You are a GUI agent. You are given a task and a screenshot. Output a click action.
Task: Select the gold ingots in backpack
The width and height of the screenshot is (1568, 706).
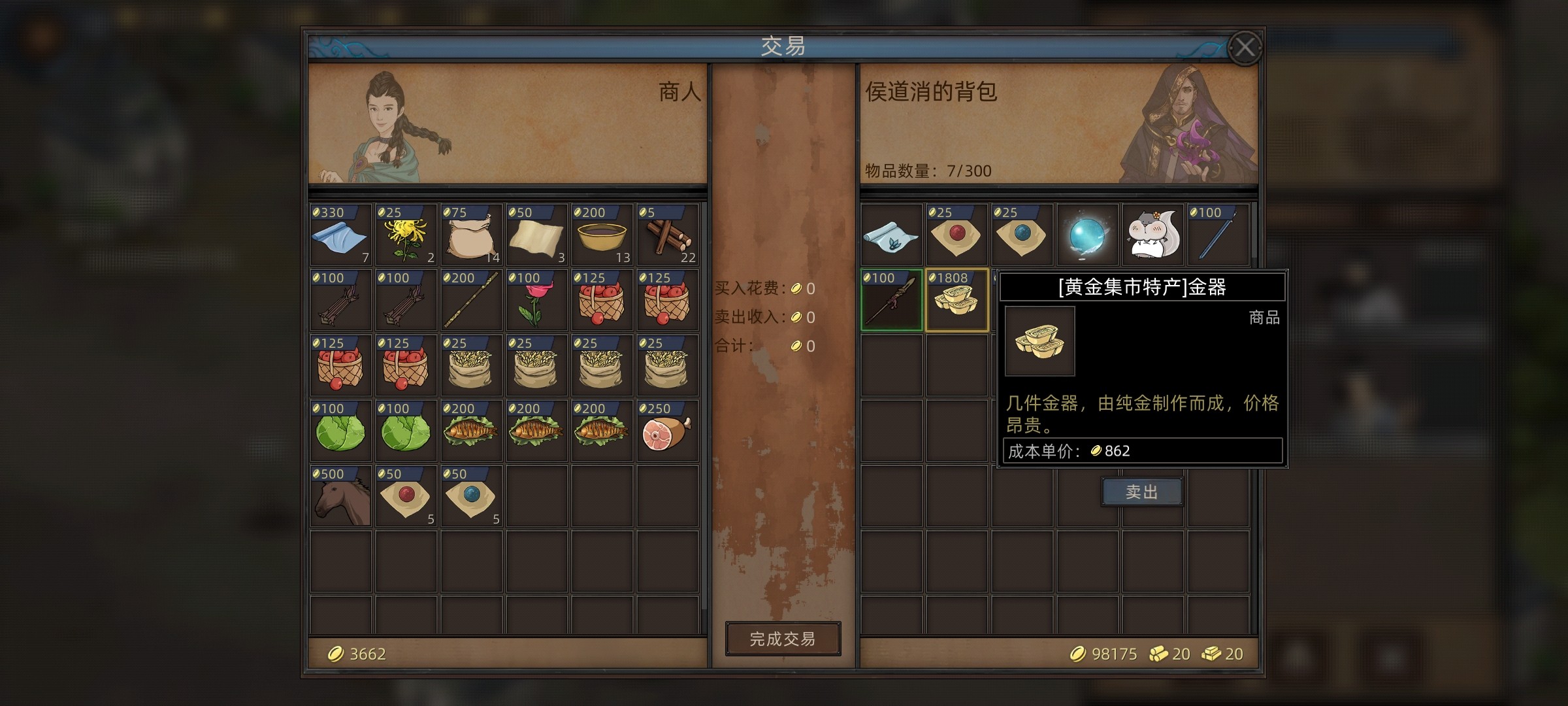(x=956, y=301)
